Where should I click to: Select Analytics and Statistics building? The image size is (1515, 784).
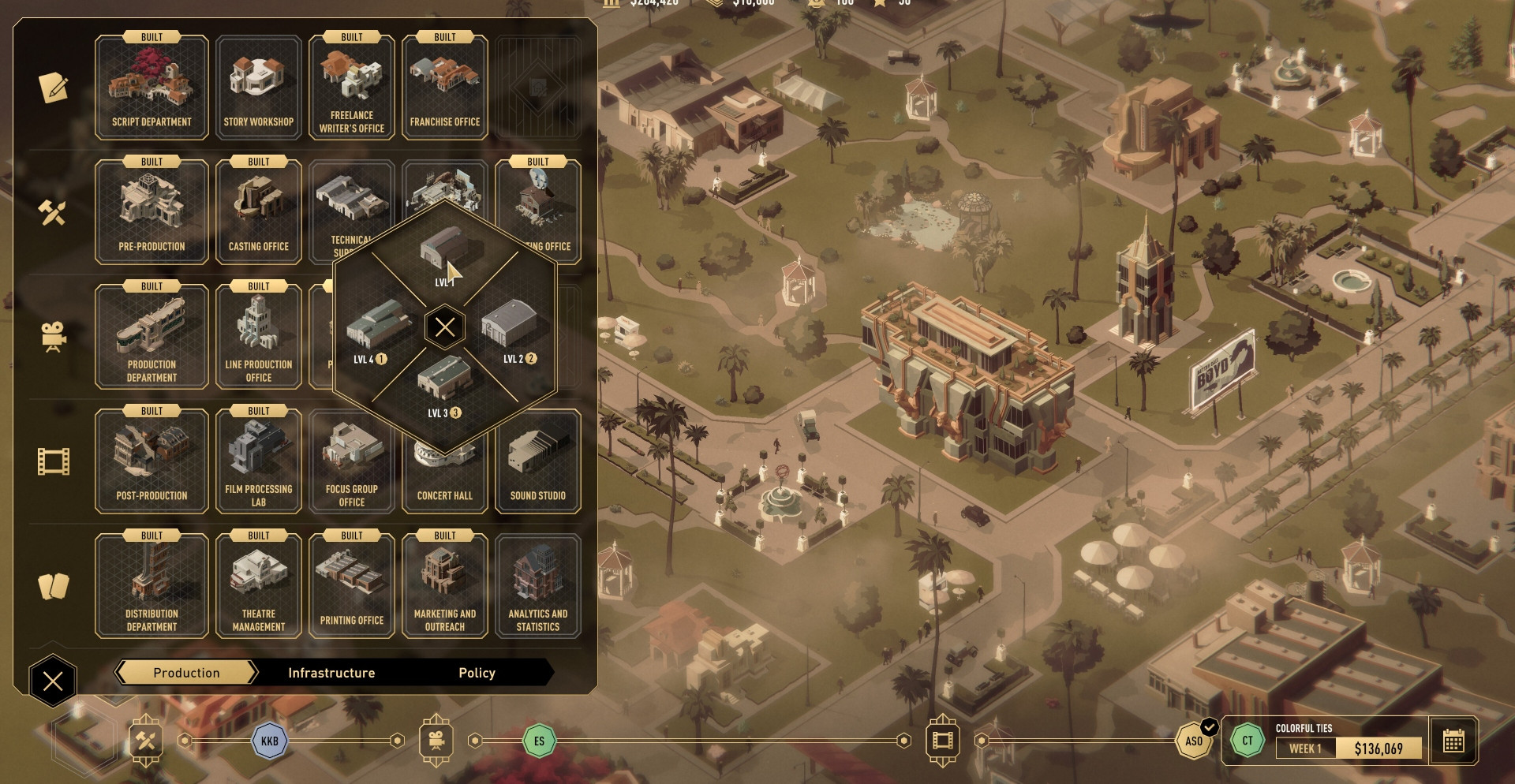click(x=538, y=586)
